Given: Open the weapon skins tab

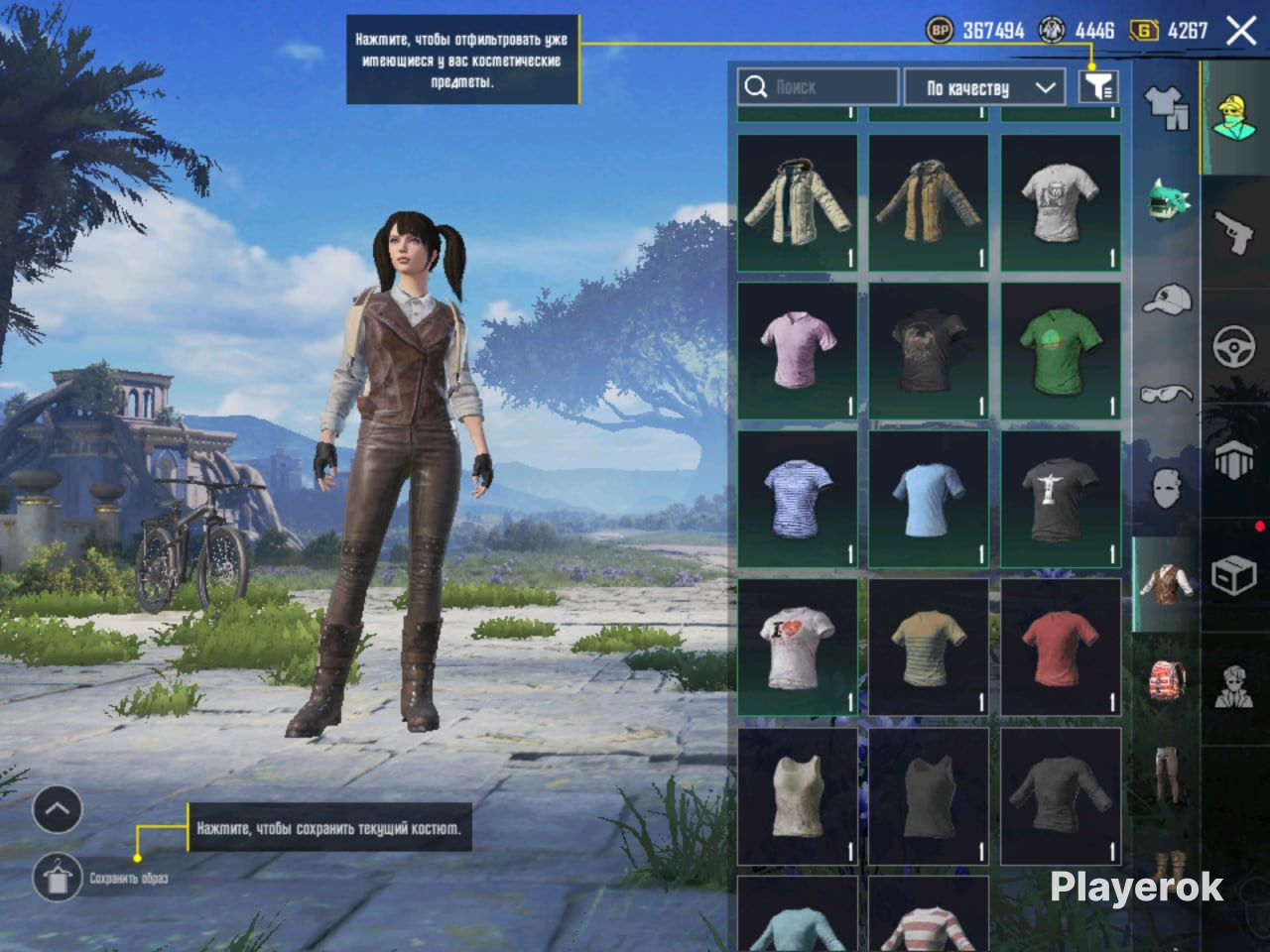Looking at the screenshot, I should coord(1235,233).
